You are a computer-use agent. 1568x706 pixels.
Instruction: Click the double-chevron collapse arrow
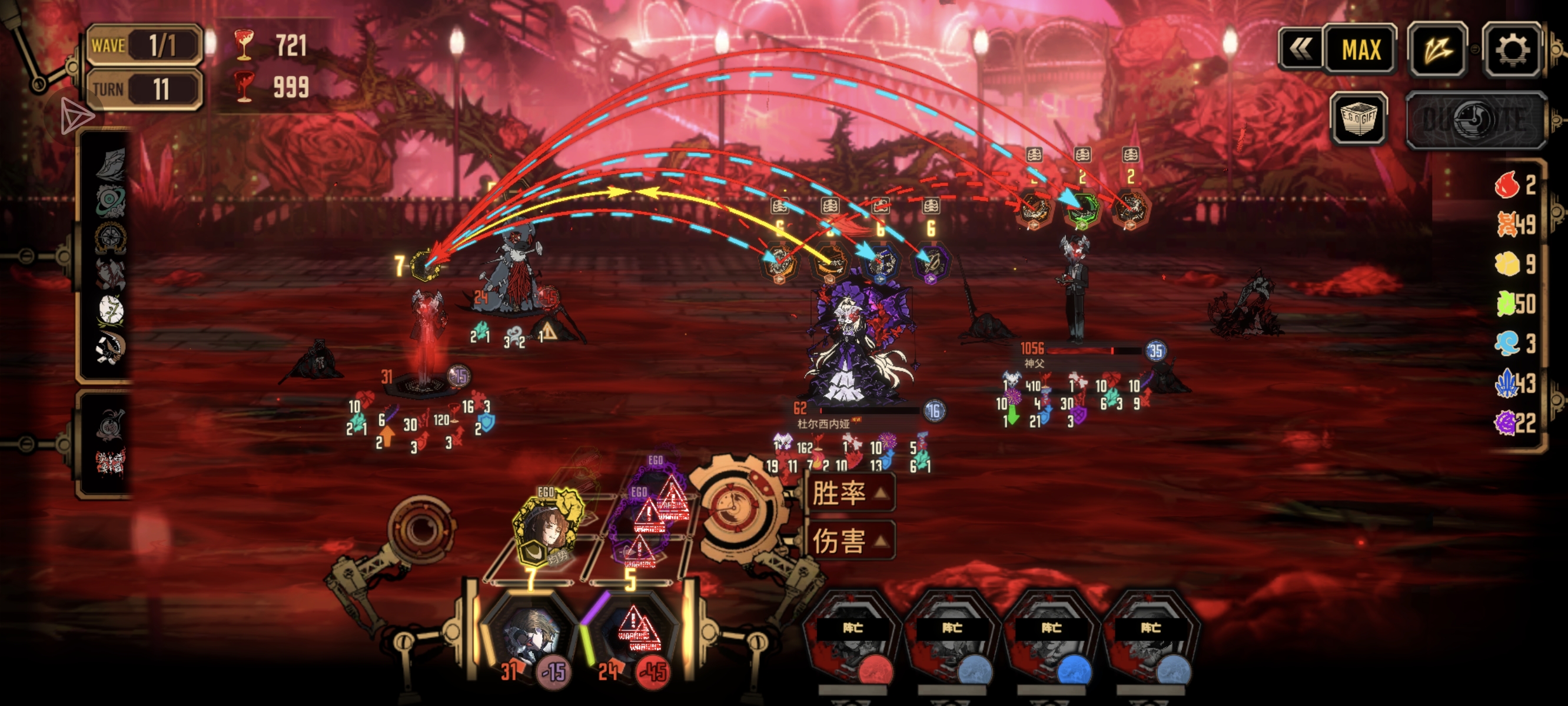(x=1301, y=50)
